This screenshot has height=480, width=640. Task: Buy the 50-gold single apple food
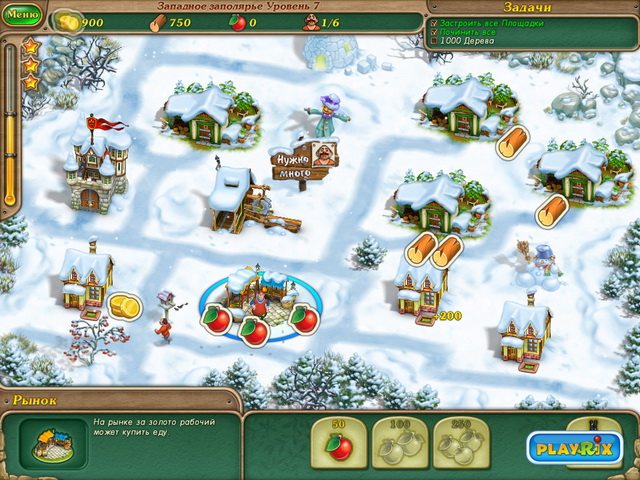tap(339, 443)
